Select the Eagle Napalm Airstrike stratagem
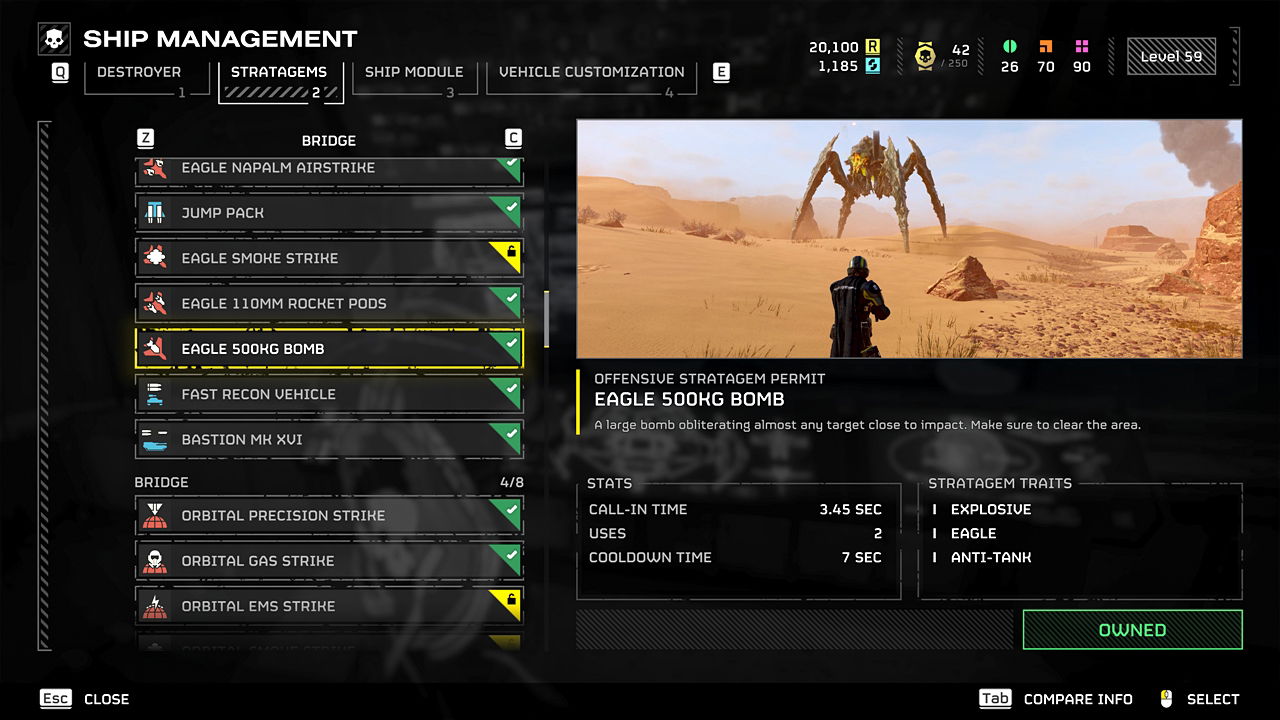Viewport: 1280px width, 720px height. click(x=329, y=169)
